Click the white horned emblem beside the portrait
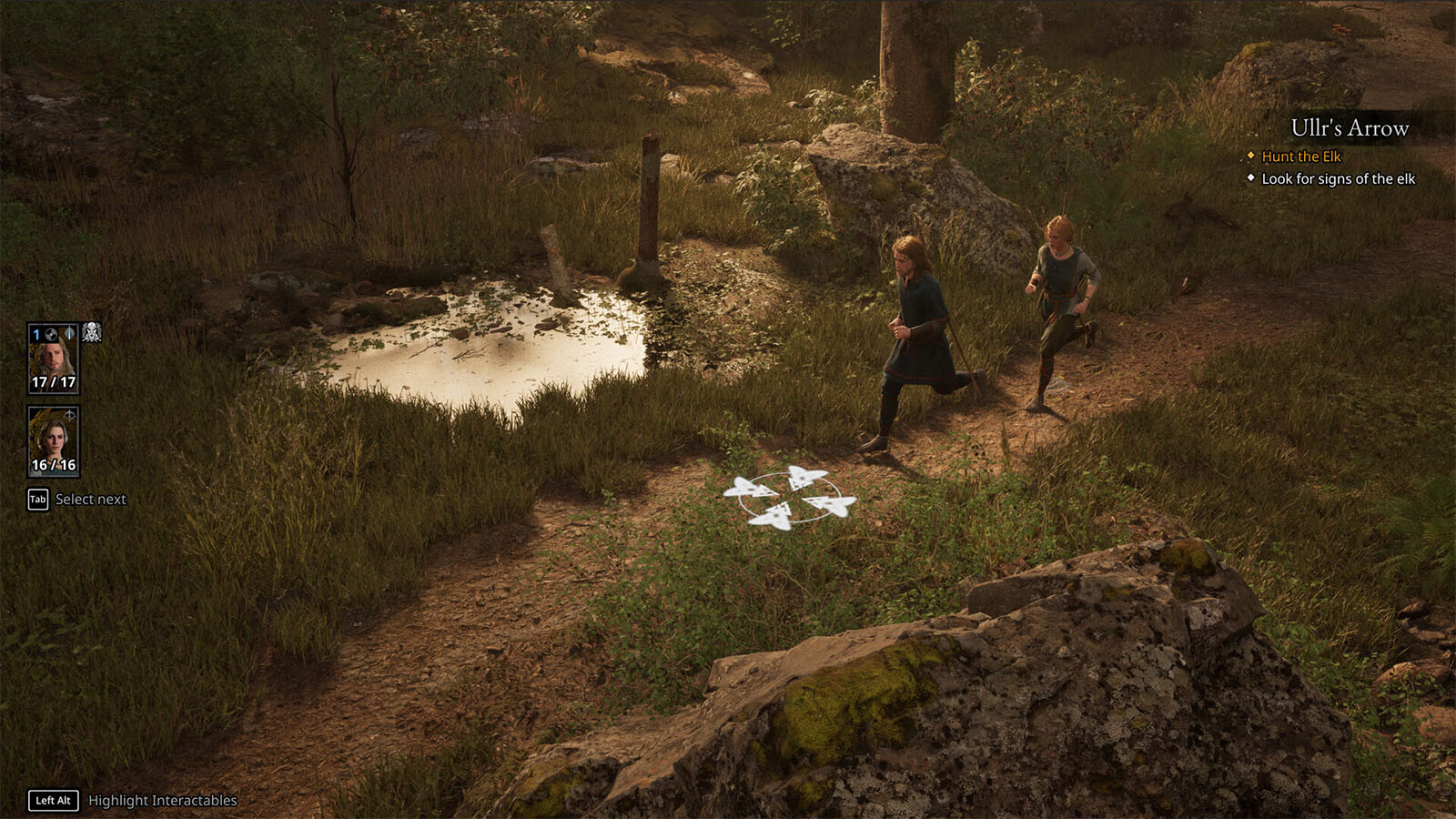 click(92, 332)
